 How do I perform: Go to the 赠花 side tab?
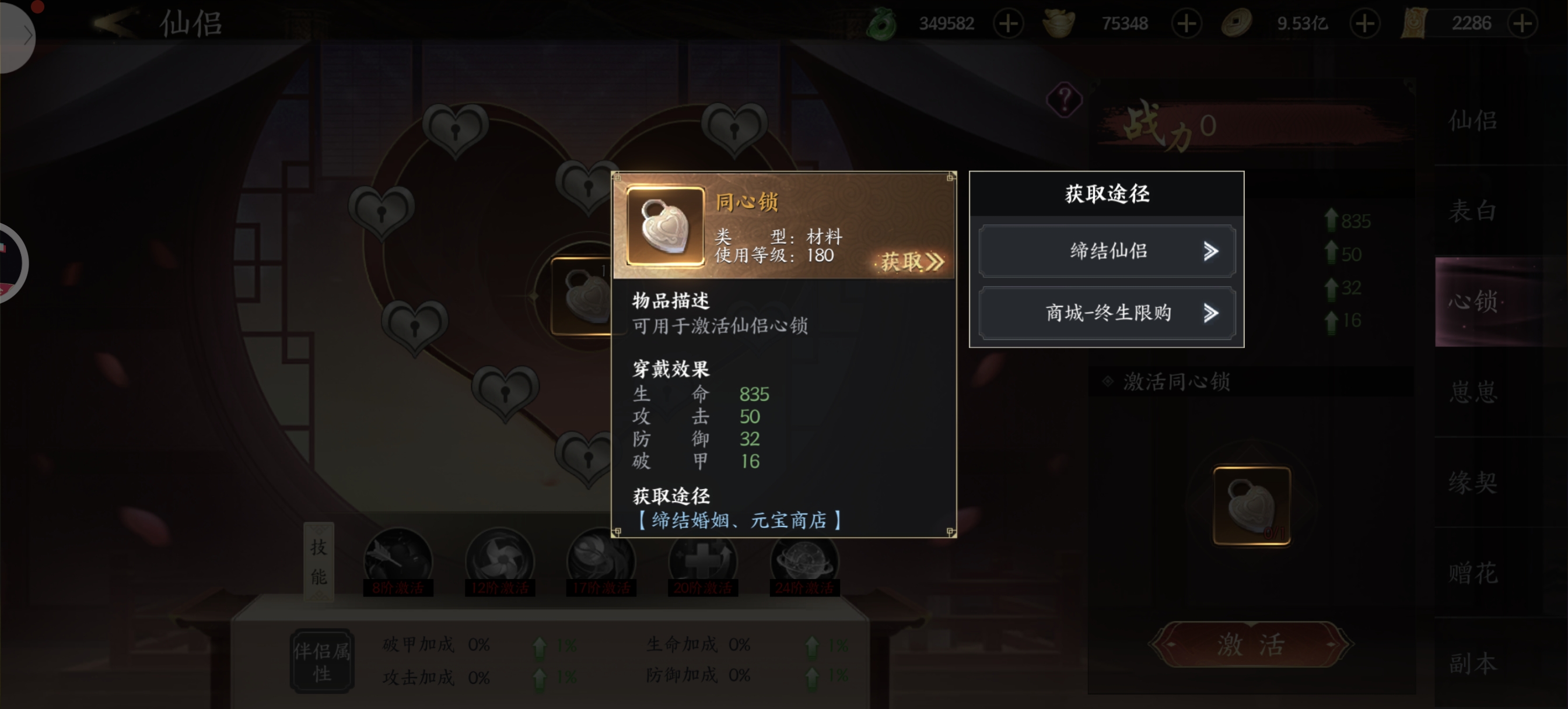click(x=1472, y=573)
